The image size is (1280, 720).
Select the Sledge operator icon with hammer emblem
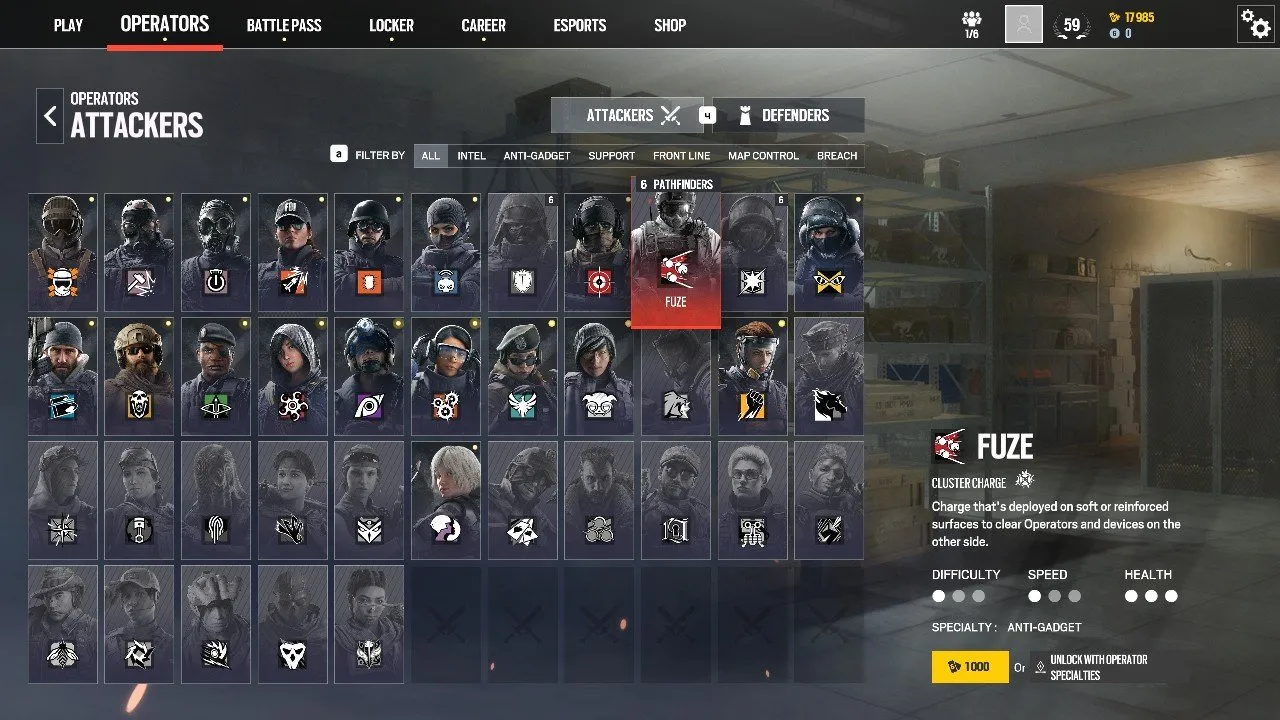139,251
